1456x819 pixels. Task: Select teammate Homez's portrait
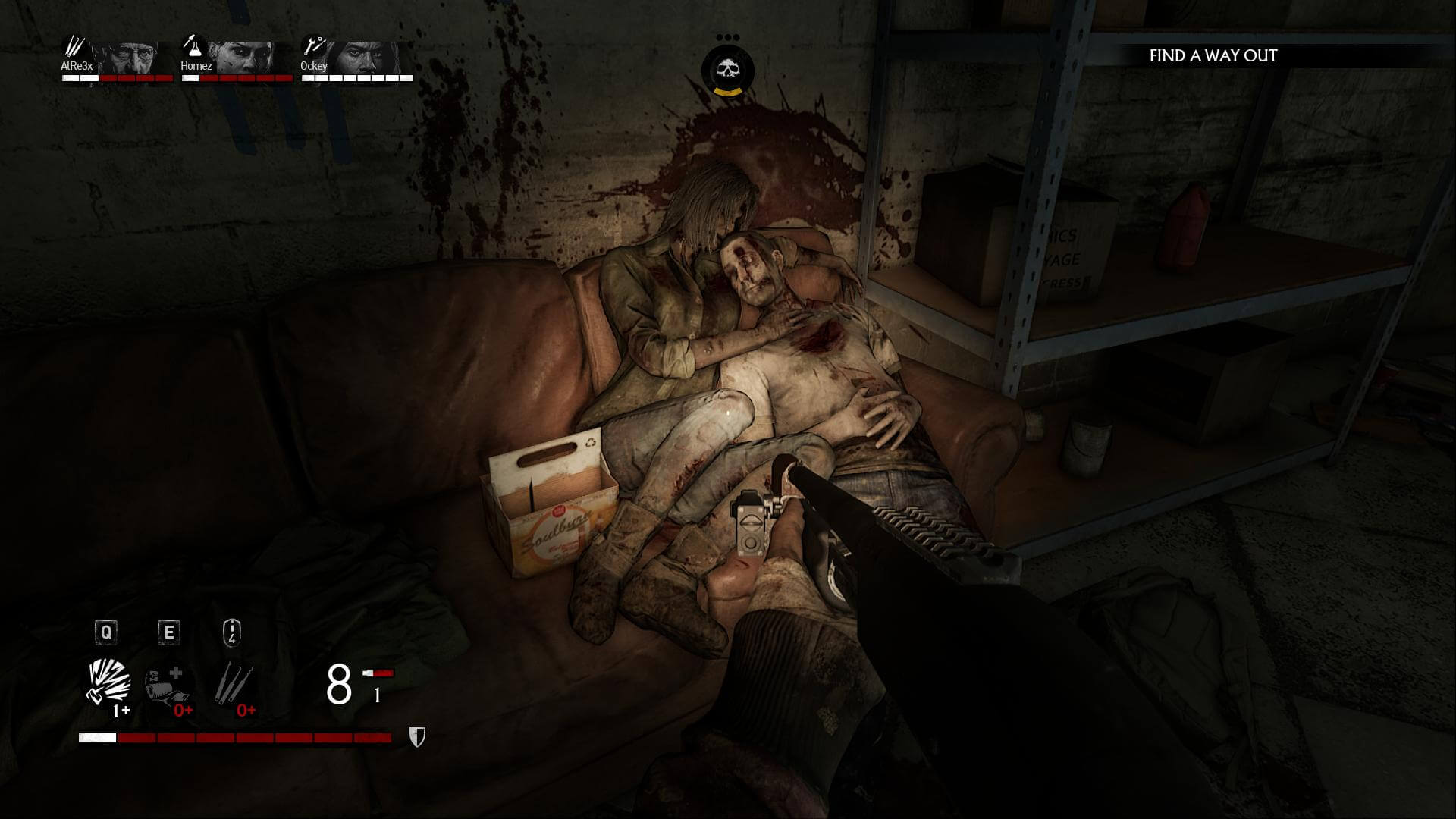tap(244, 56)
